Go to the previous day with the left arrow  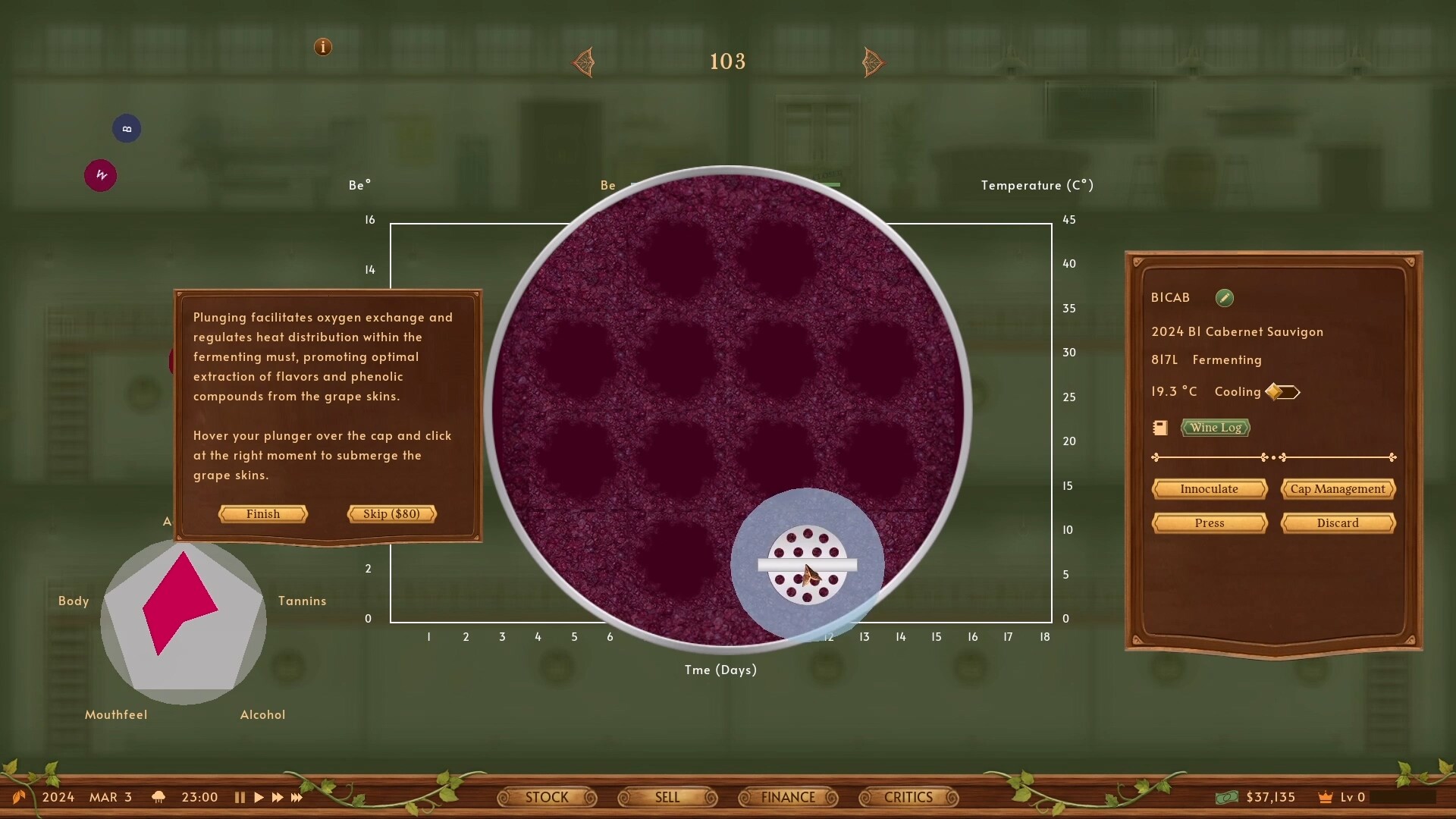click(582, 61)
